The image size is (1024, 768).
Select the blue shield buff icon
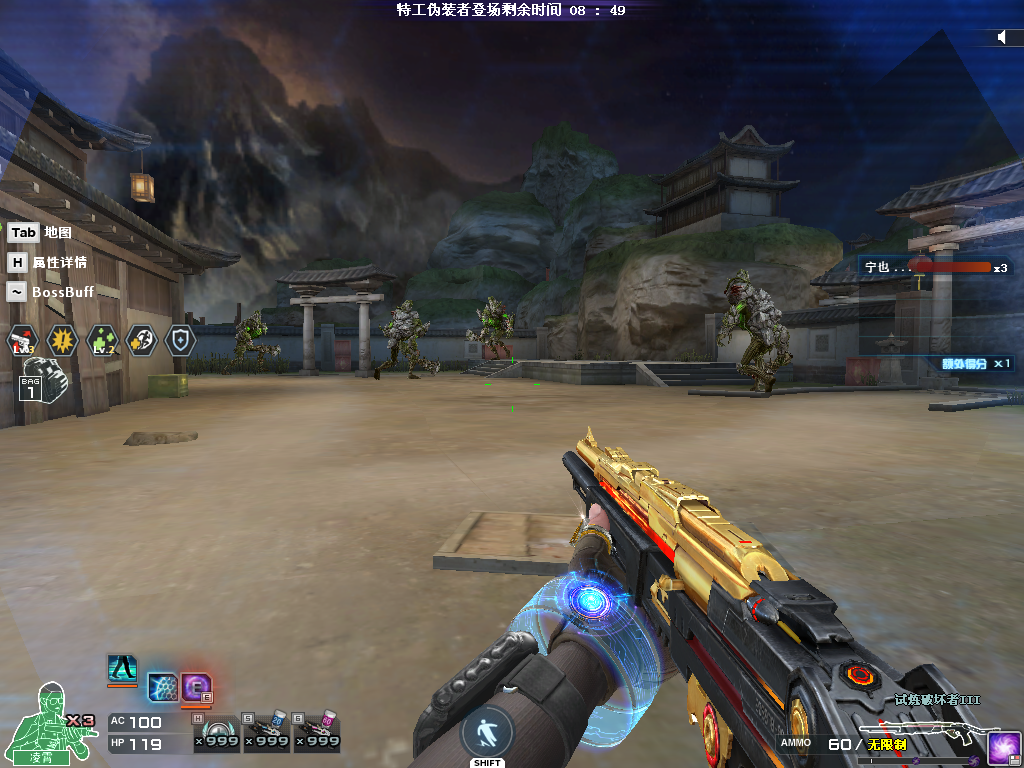click(x=180, y=341)
